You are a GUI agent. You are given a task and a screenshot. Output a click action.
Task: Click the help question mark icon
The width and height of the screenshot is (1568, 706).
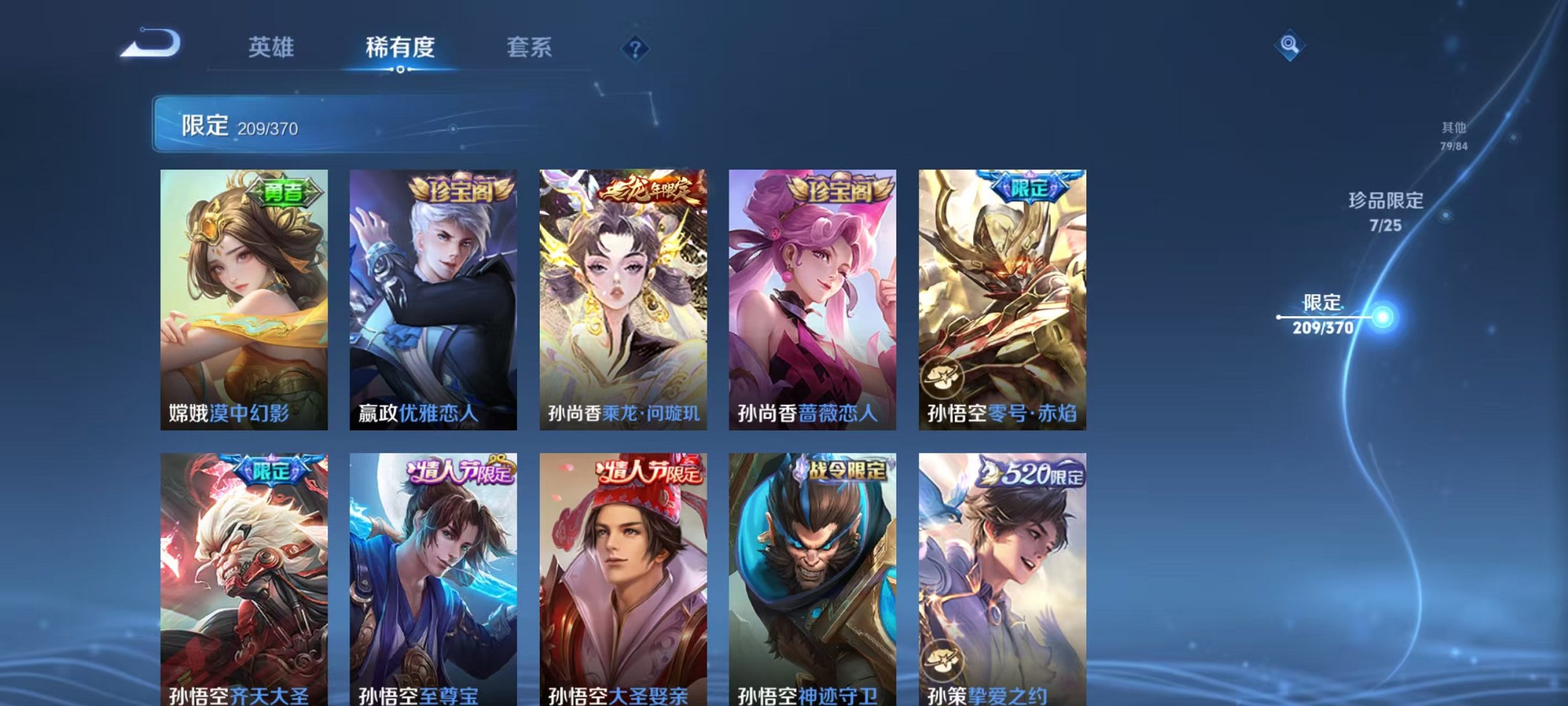[x=637, y=49]
